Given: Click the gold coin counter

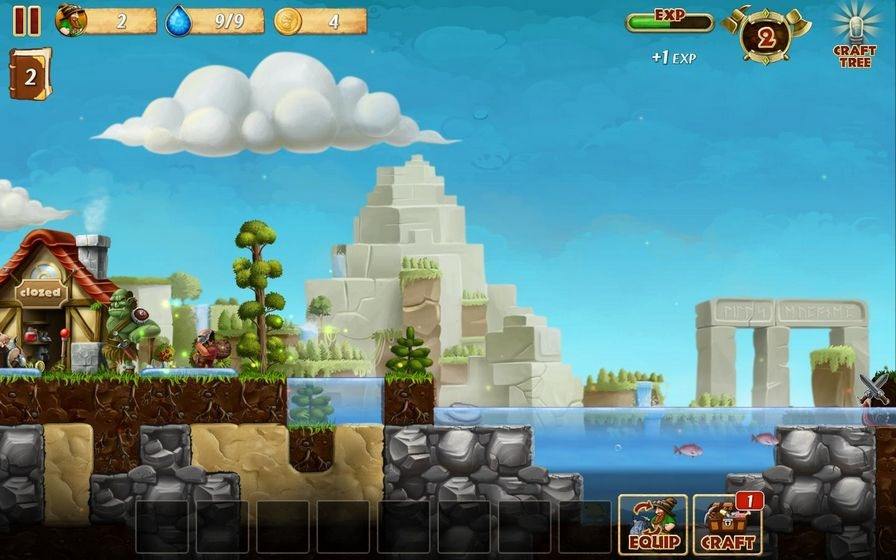Looking at the screenshot, I should coord(320,21).
